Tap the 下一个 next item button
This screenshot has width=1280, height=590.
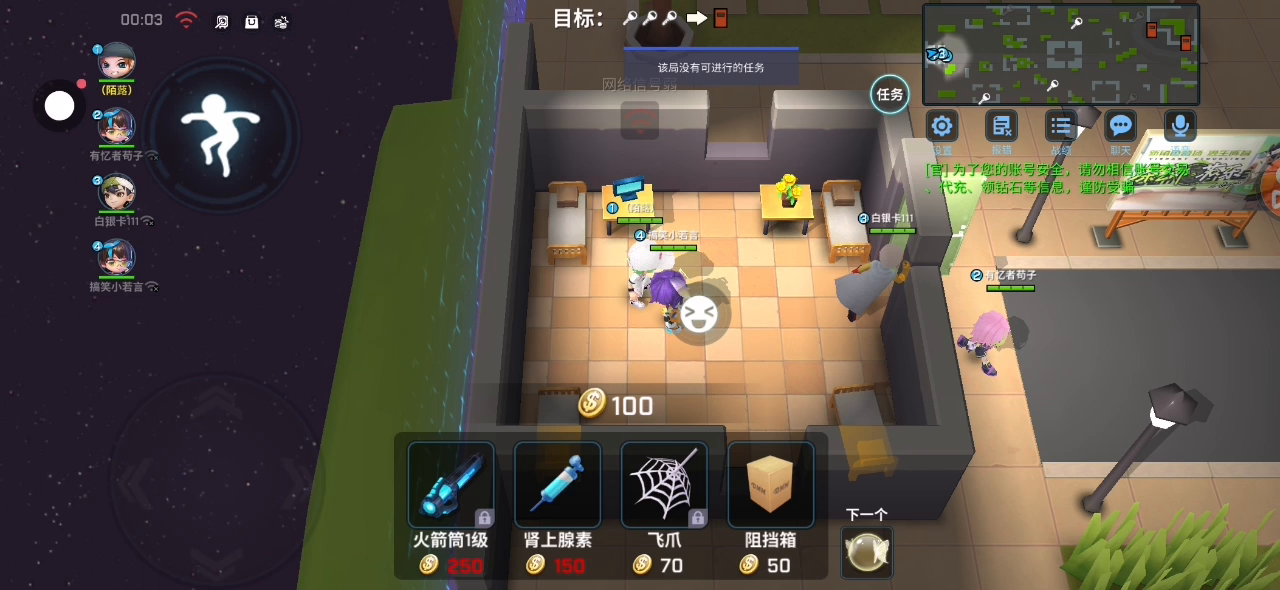[x=866, y=552]
